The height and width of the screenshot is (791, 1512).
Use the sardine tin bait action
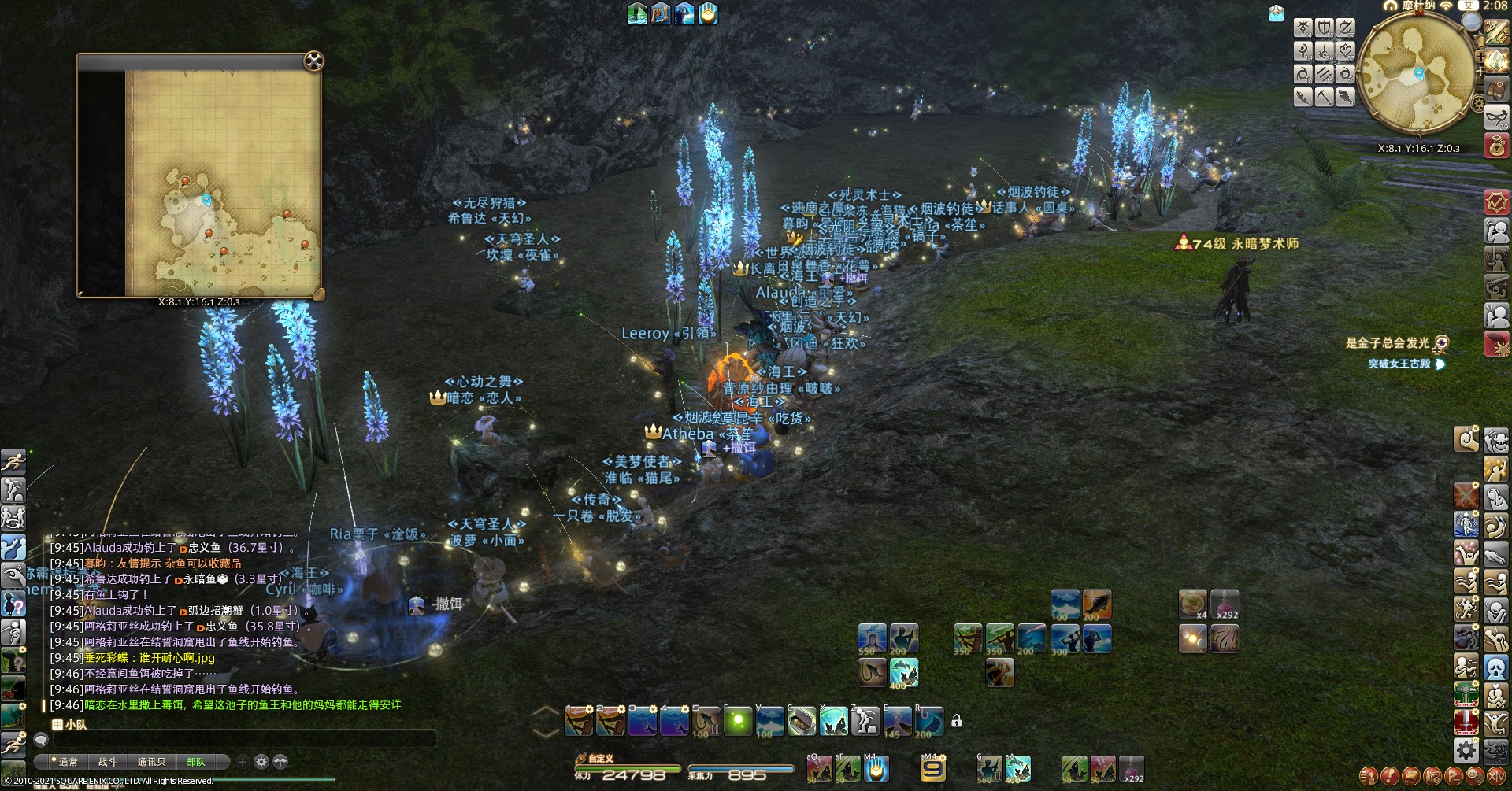click(x=802, y=721)
